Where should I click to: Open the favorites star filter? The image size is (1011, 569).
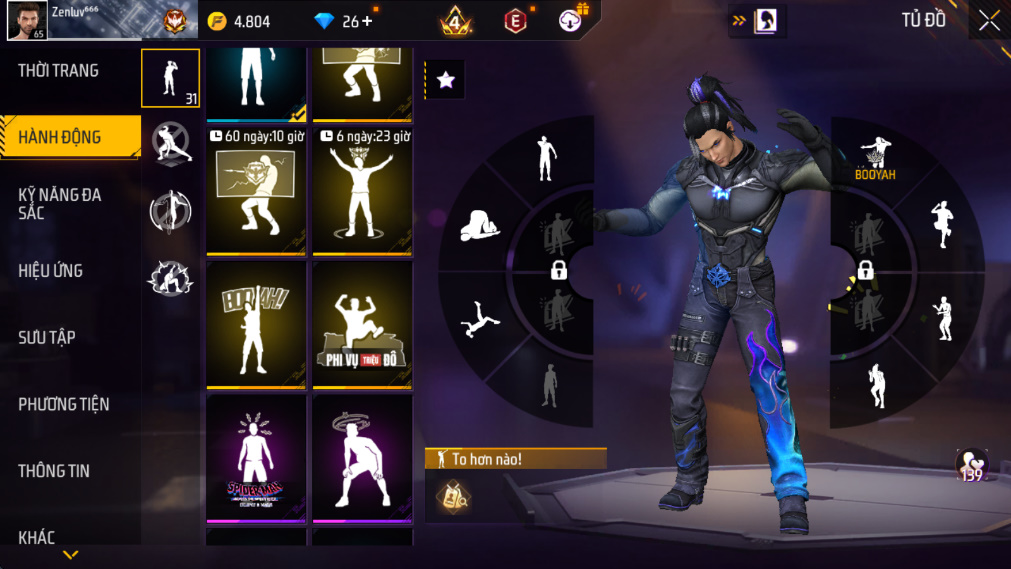[x=445, y=81]
